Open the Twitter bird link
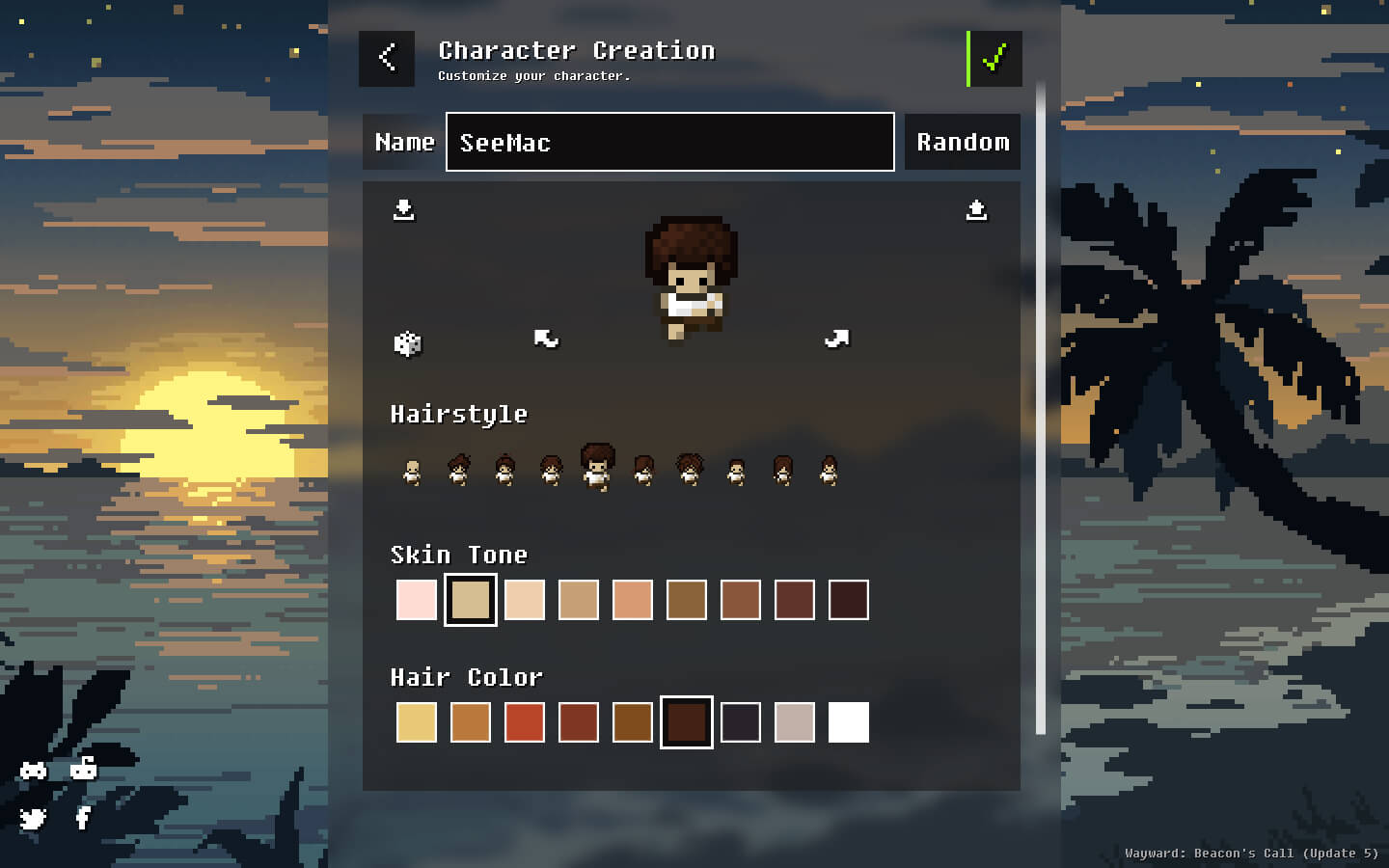This screenshot has height=868, width=1389. (x=34, y=819)
